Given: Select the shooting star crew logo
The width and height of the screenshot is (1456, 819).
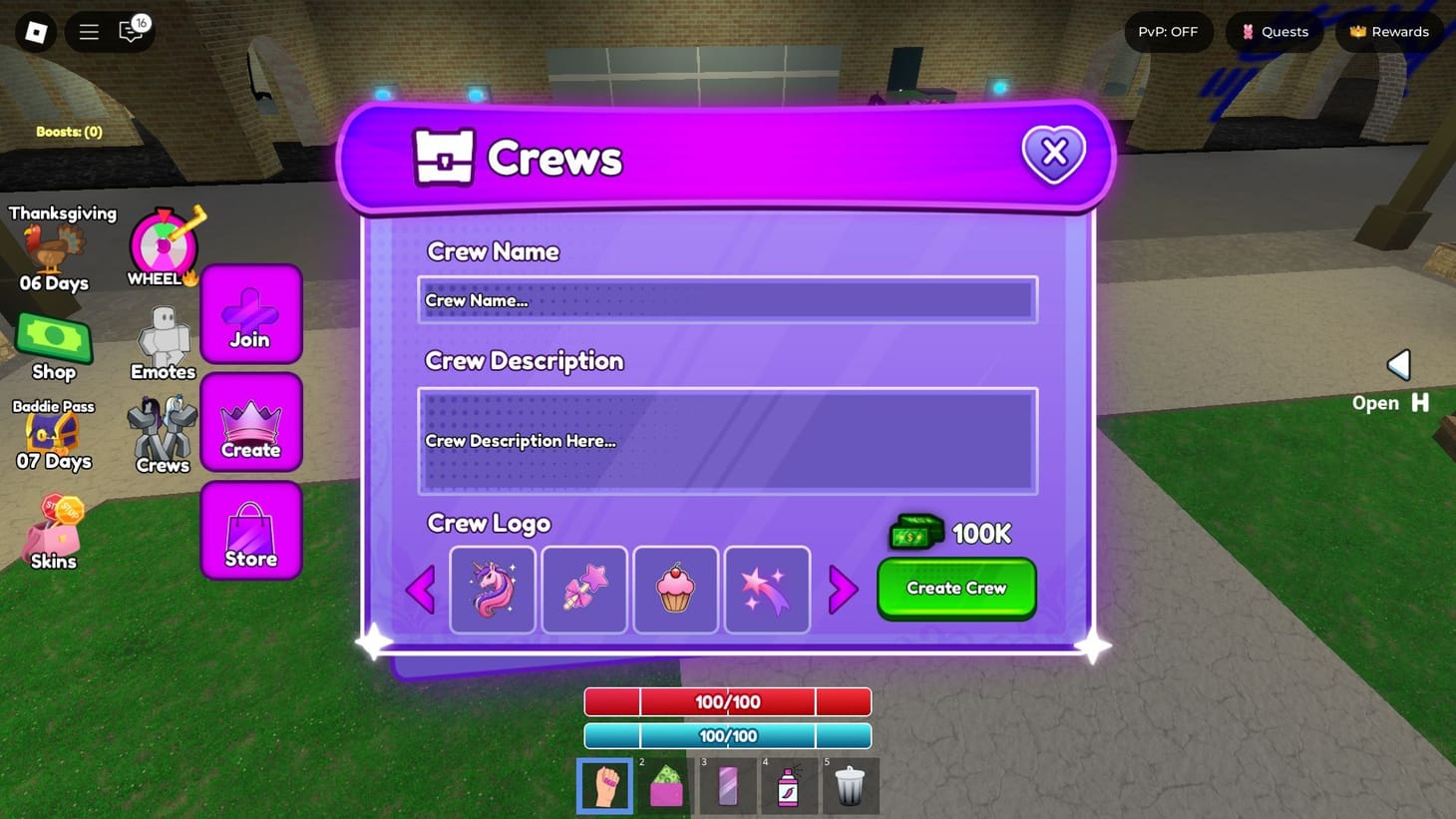Looking at the screenshot, I should click(767, 590).
